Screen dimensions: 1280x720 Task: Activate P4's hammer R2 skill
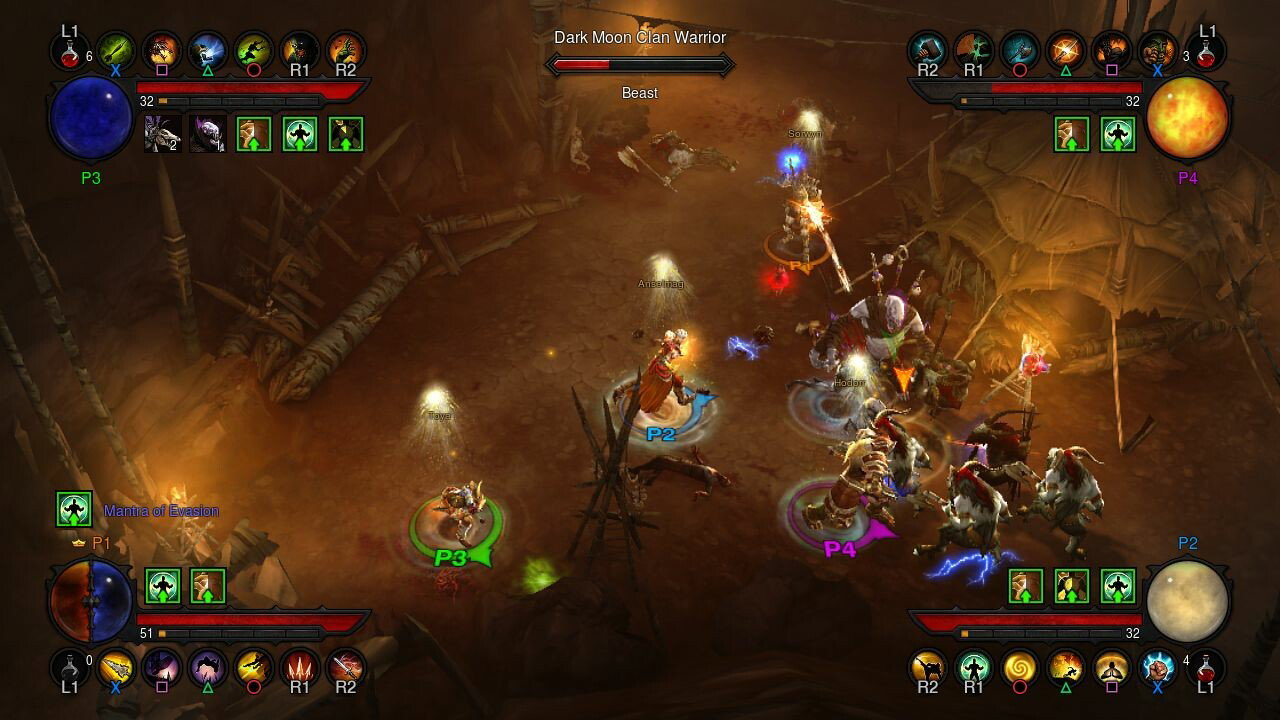928,49
